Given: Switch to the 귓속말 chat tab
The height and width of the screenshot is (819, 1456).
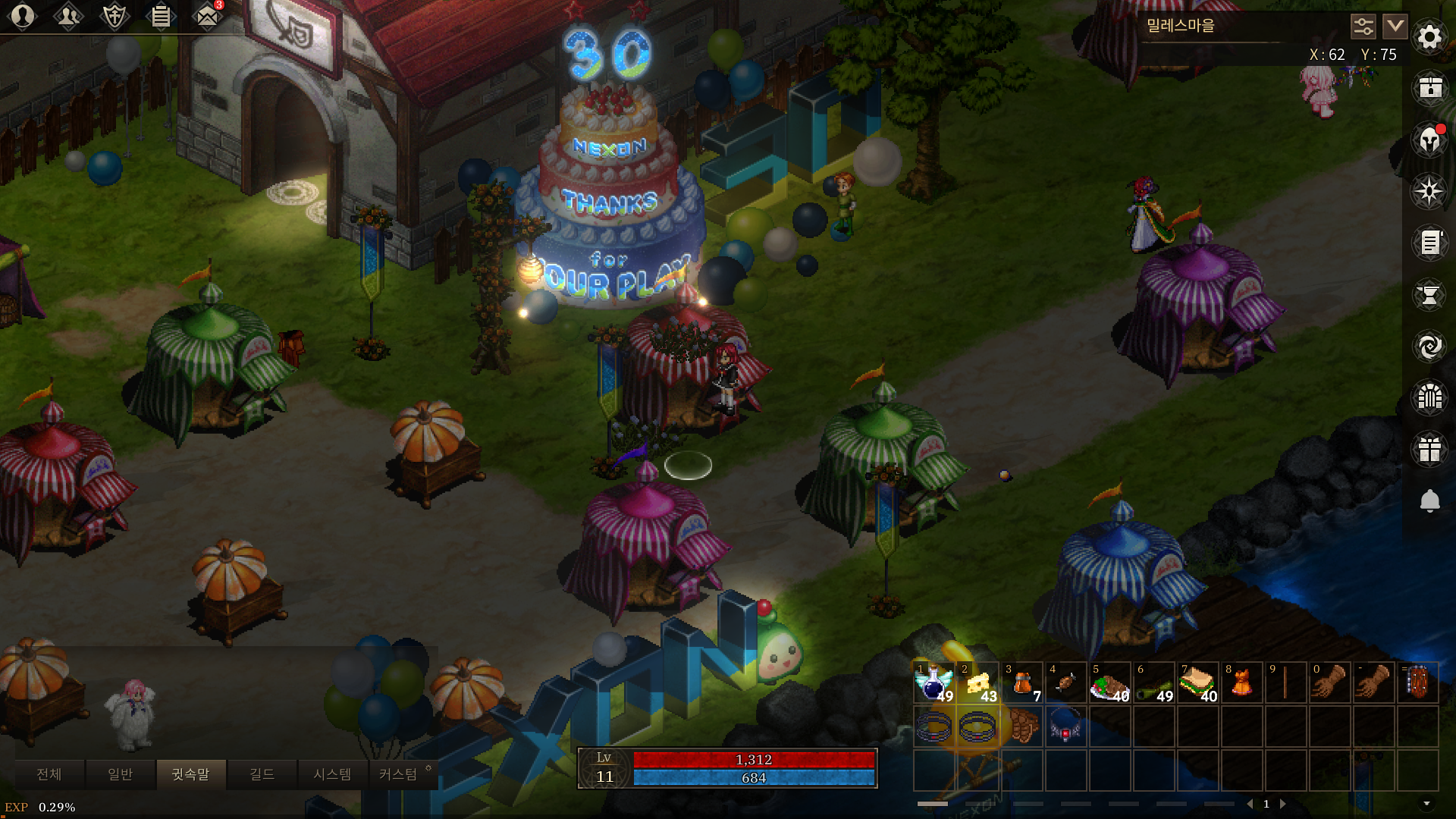Looking at the screenshot, I should tap(190, 774).
